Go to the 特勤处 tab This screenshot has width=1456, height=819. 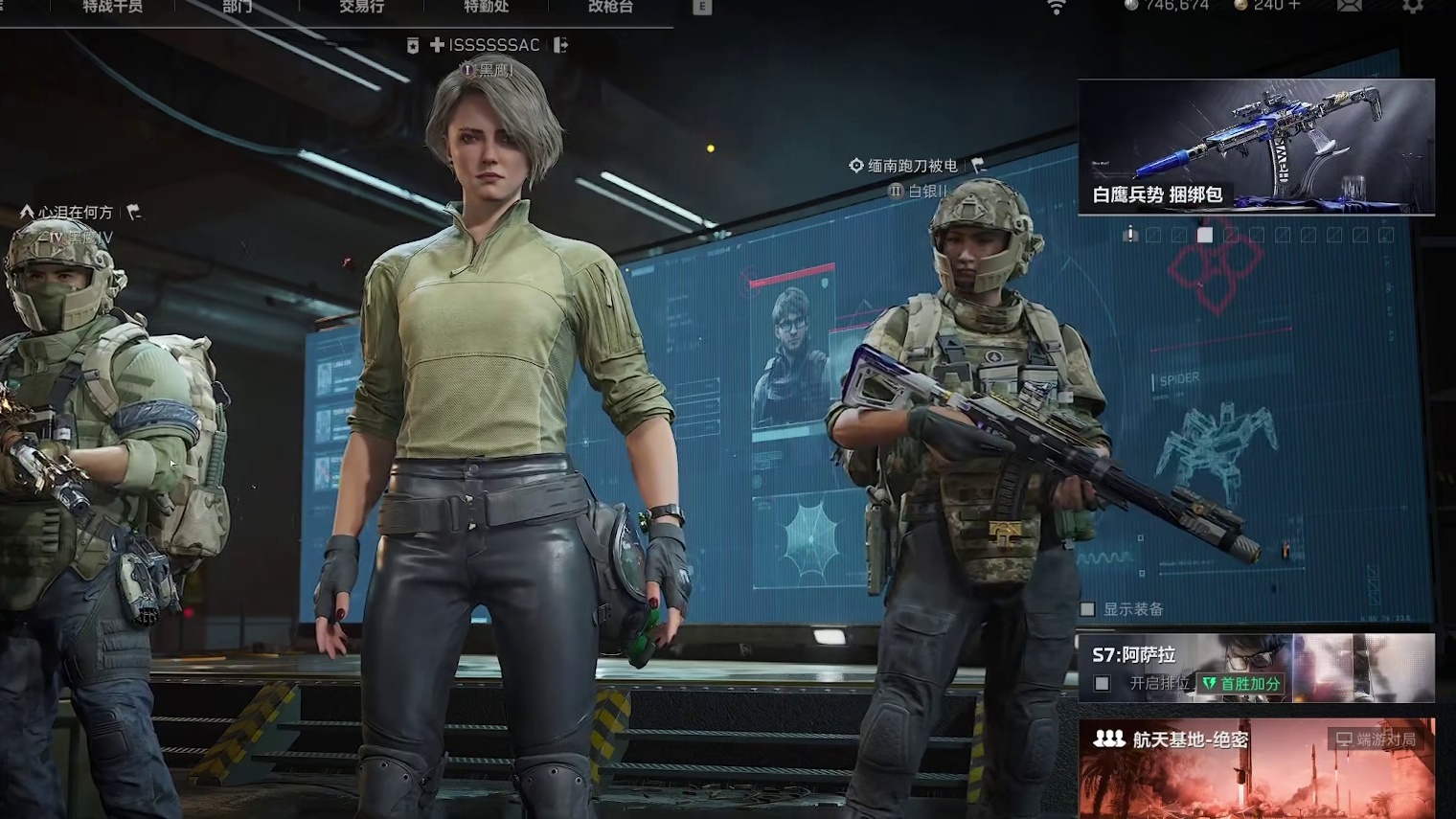(x=486, y=7)
